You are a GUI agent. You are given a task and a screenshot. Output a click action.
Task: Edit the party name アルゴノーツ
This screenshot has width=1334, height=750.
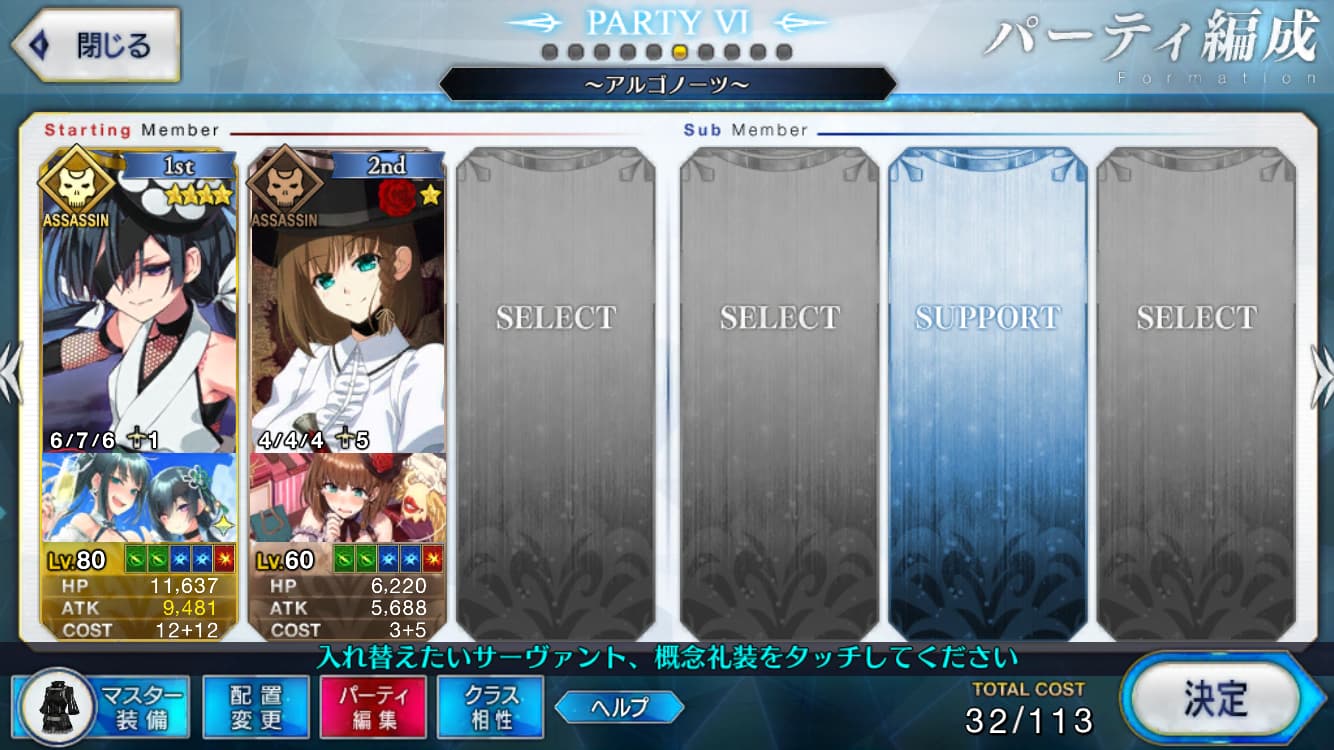click(x=666, y=85)
